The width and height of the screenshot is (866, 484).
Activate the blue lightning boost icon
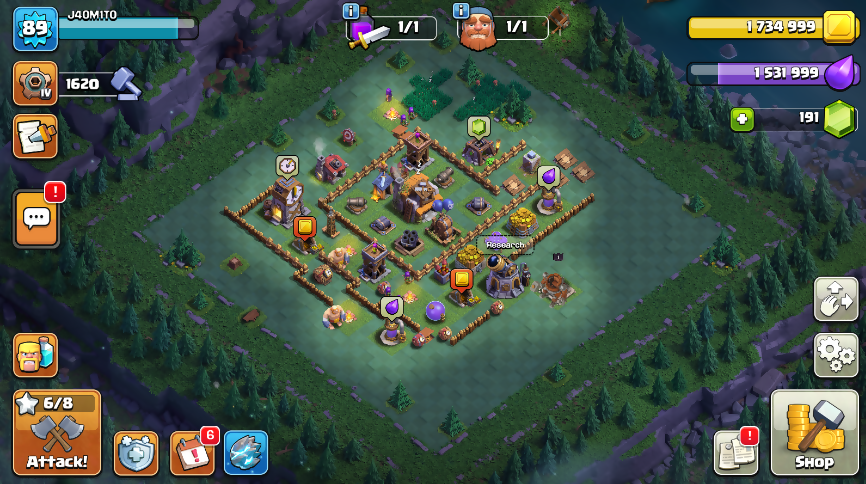pyautogui.click(x=246, y=452)
